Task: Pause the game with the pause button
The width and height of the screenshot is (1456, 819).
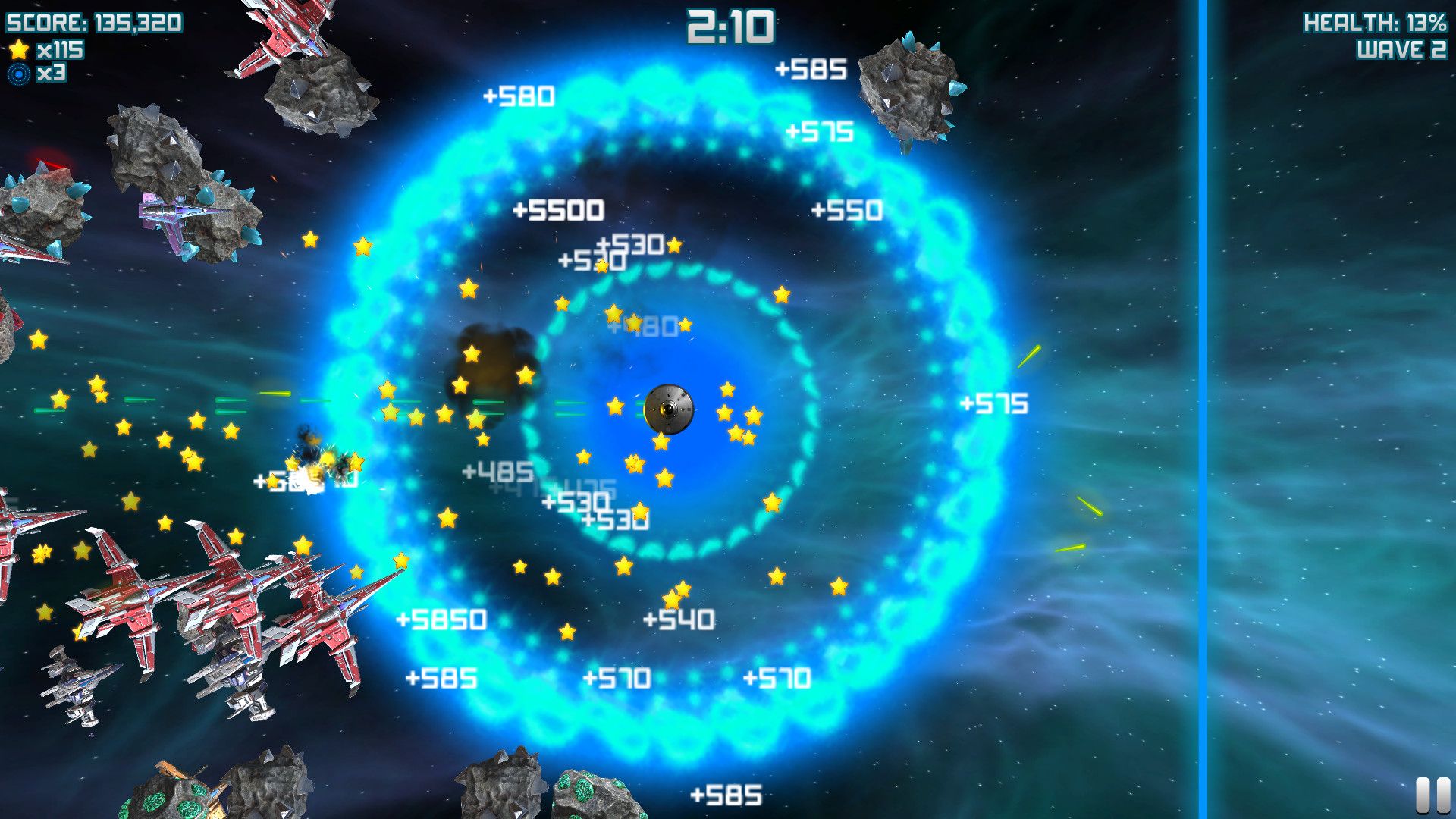Action: click(x=1432, y=795)
